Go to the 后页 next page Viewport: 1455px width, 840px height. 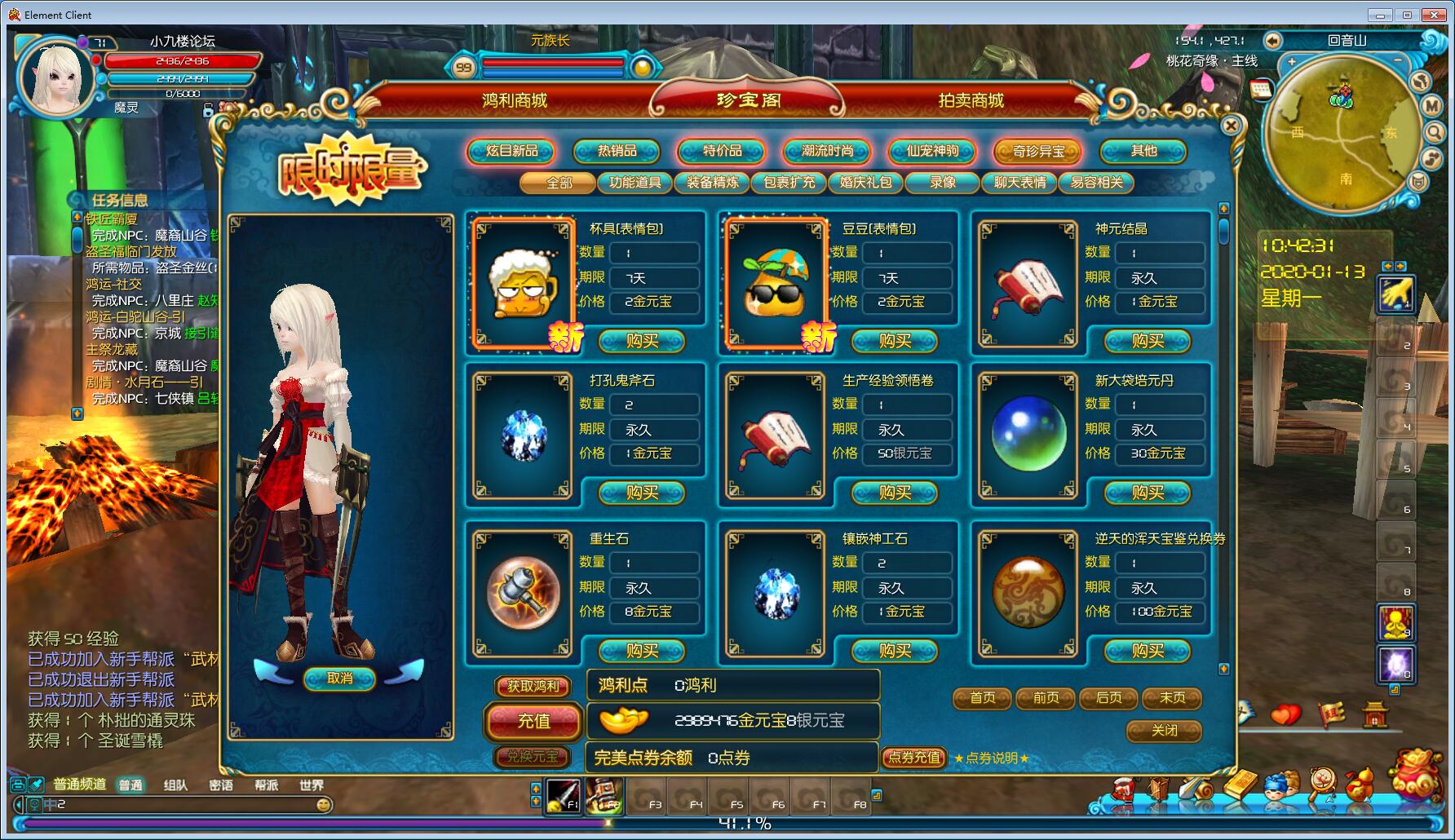1109,698
